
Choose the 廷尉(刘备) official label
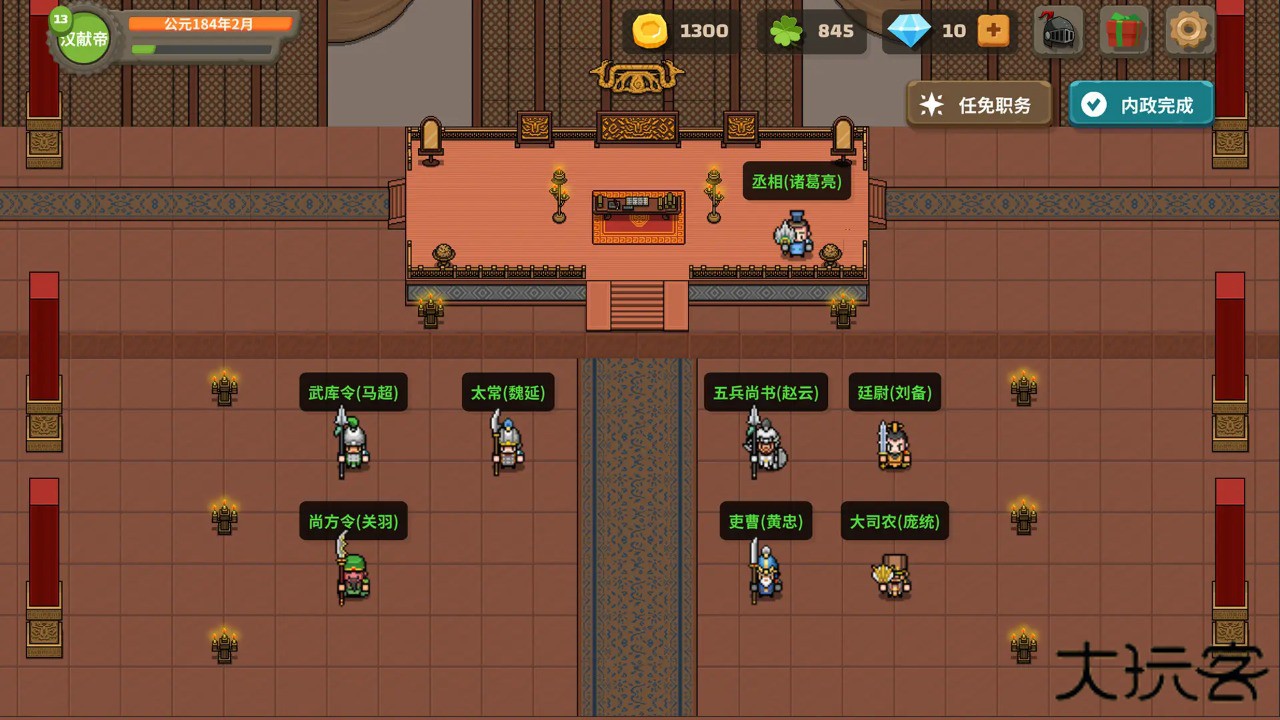(895, 393)
